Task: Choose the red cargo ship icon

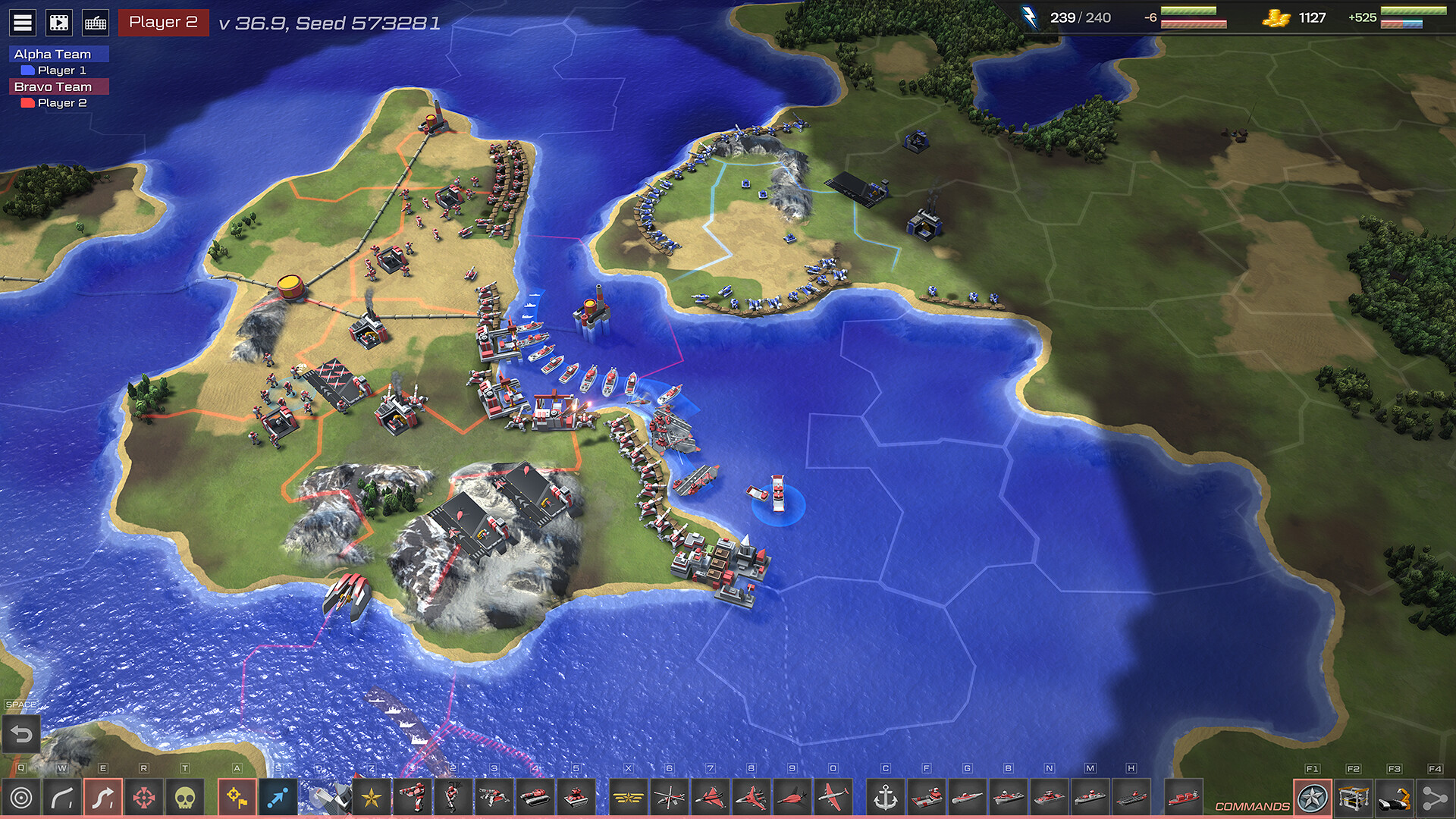Action: coord(1183,798)
